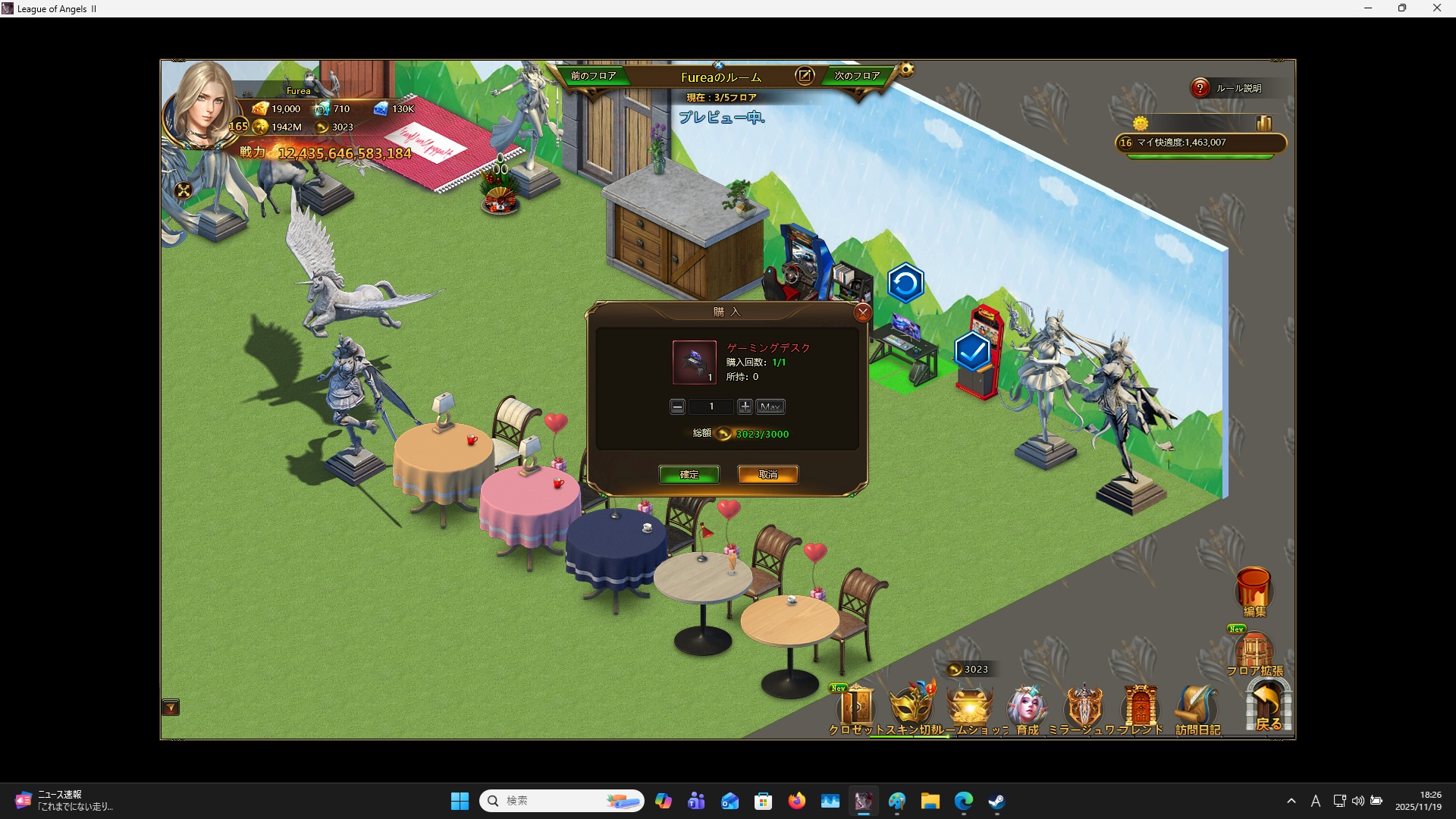Open the クロゼット closet
Image resolution: width=1456 pixels, height=819 pixels.
click(x=857, y=708)
